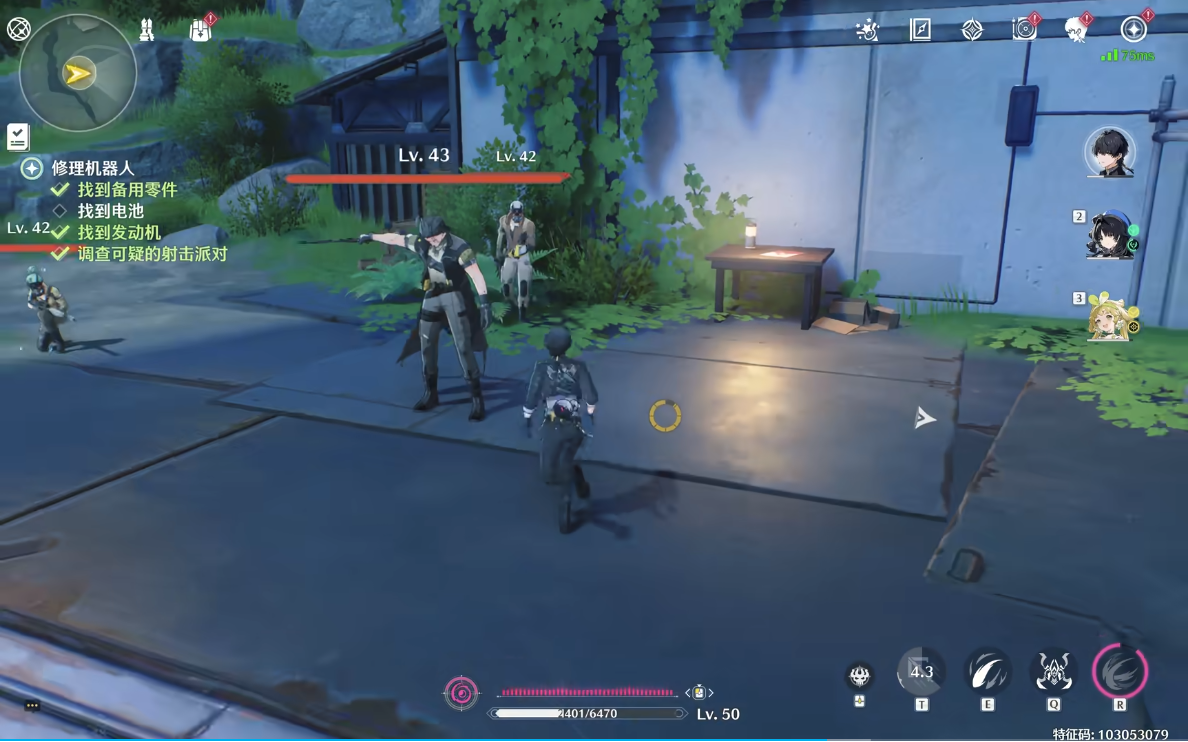Switch to party member 3 blonde character
The height and width of the screenshot is (742, 1188).
(x=1110, y=318)
